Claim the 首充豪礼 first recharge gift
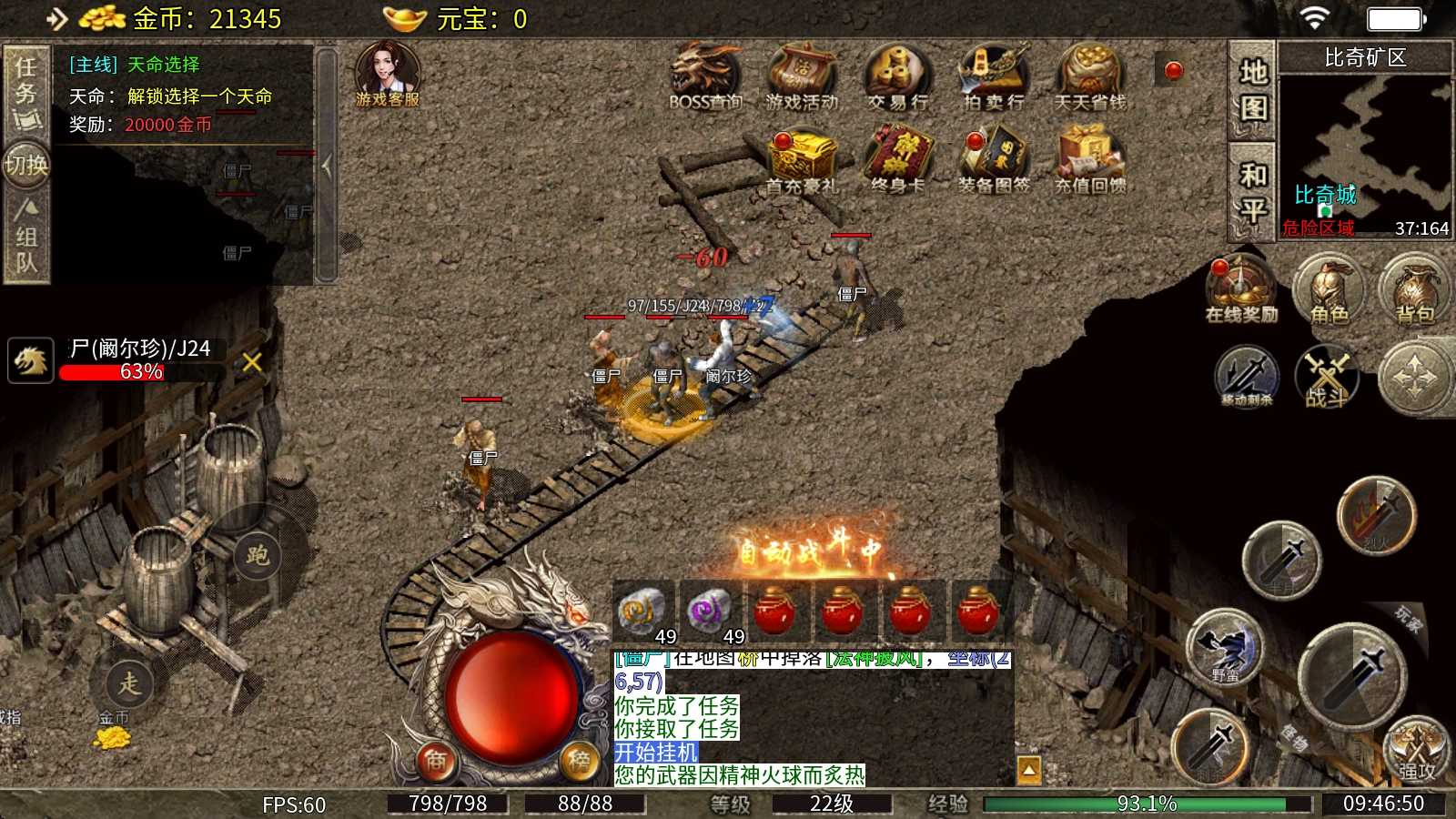1456x819 pixels. tap(802, 160)
